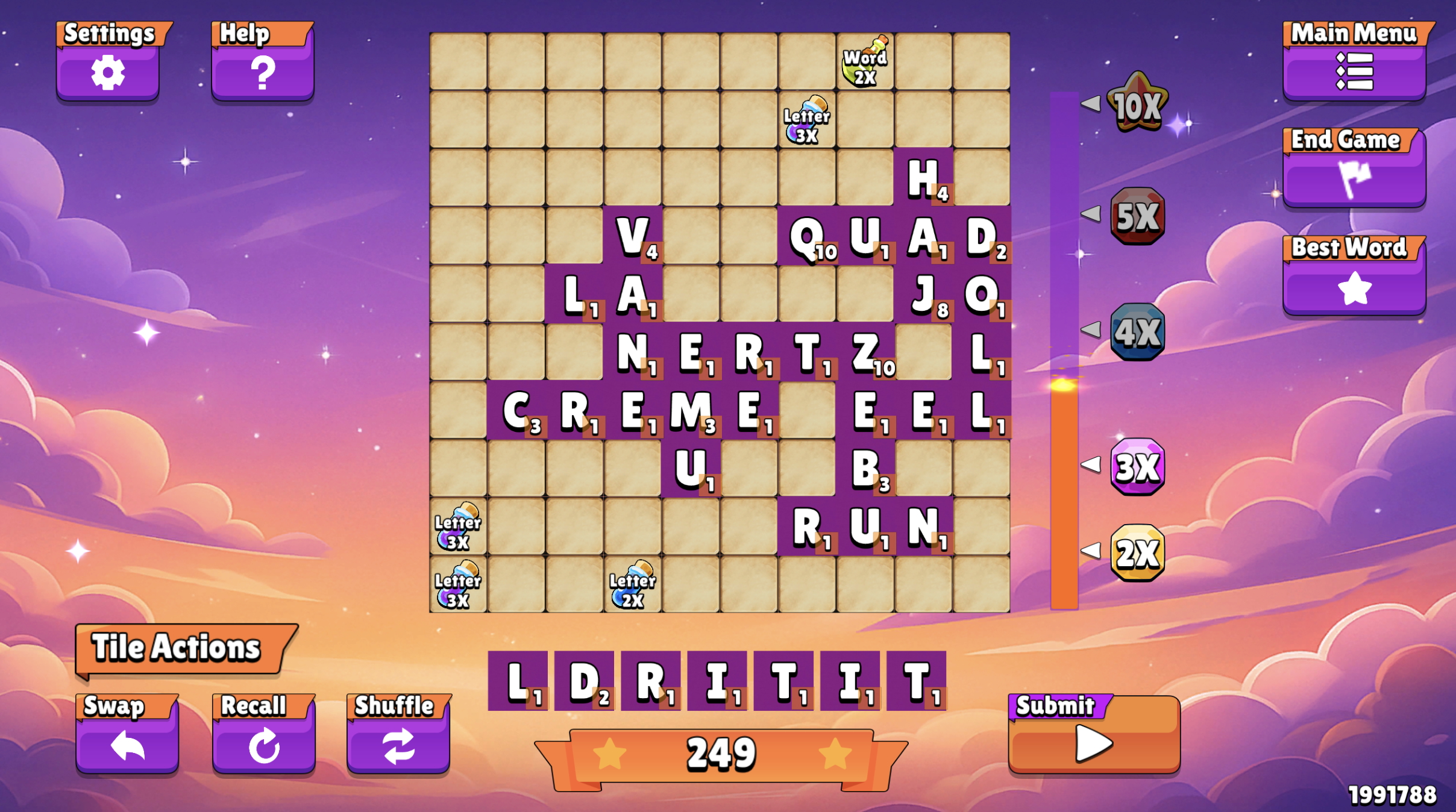Click the End Game flag icon
The image size is (1456, 812).
[x=1356, y=178]
